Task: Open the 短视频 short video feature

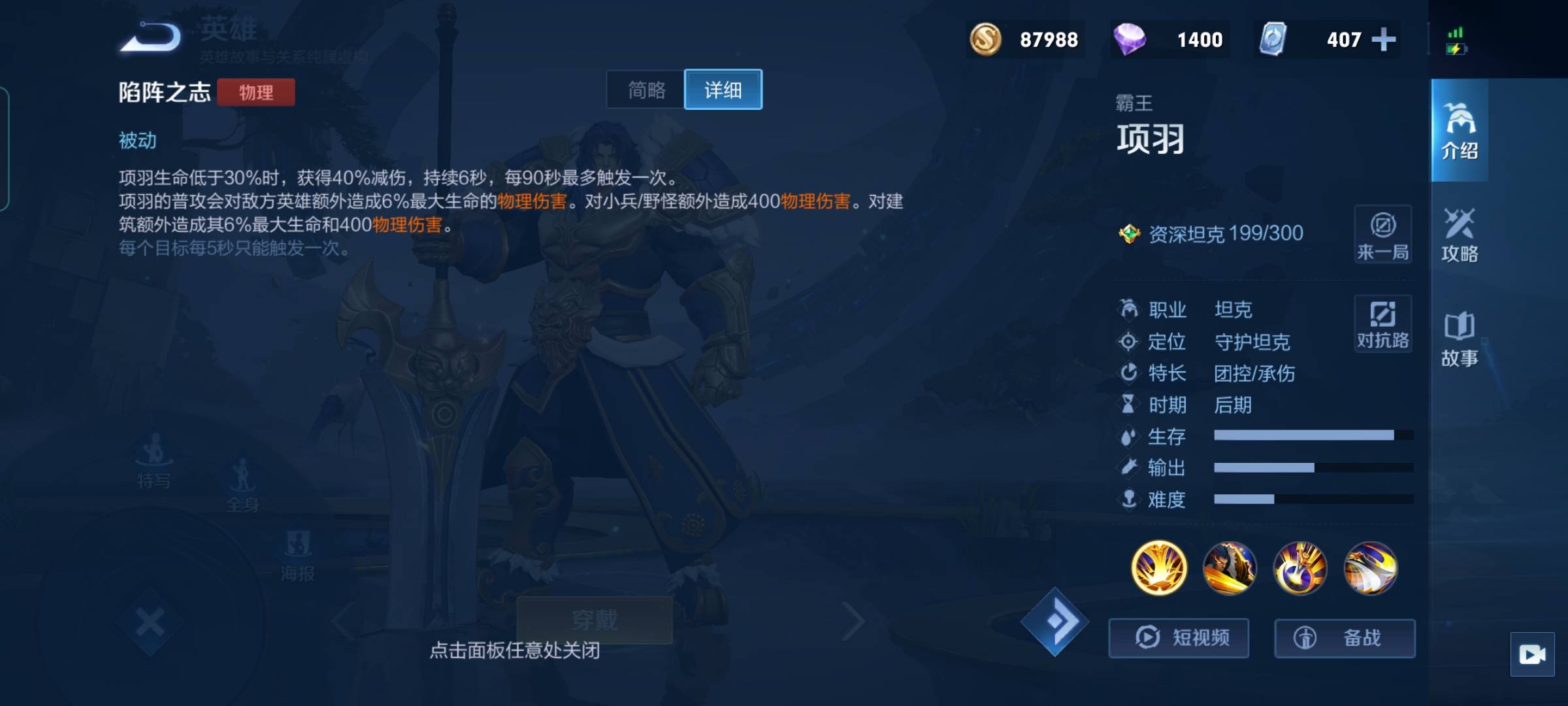Action: coord(1179,638)
